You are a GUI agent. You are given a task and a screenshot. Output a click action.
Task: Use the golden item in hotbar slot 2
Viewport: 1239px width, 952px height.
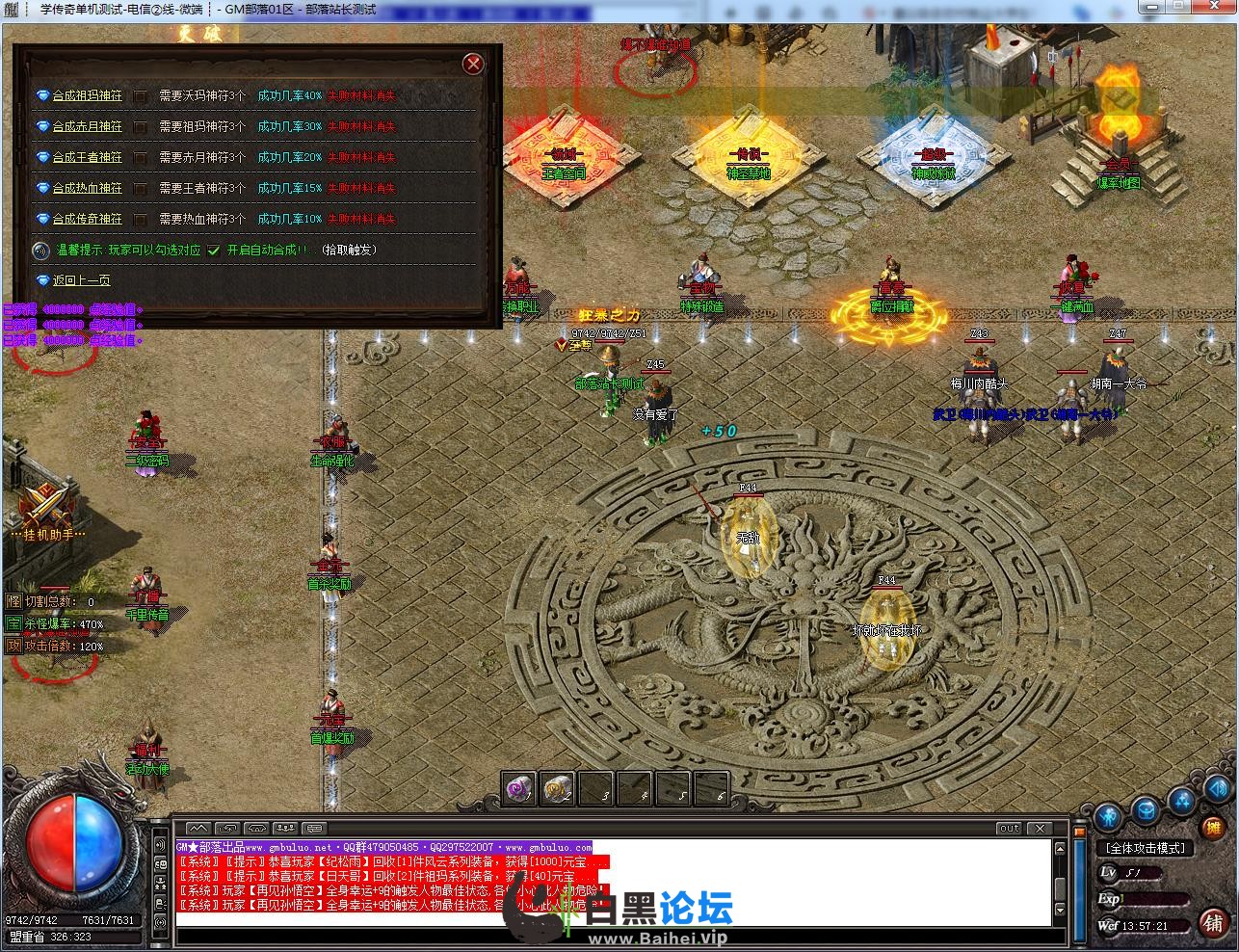[558, 788]
